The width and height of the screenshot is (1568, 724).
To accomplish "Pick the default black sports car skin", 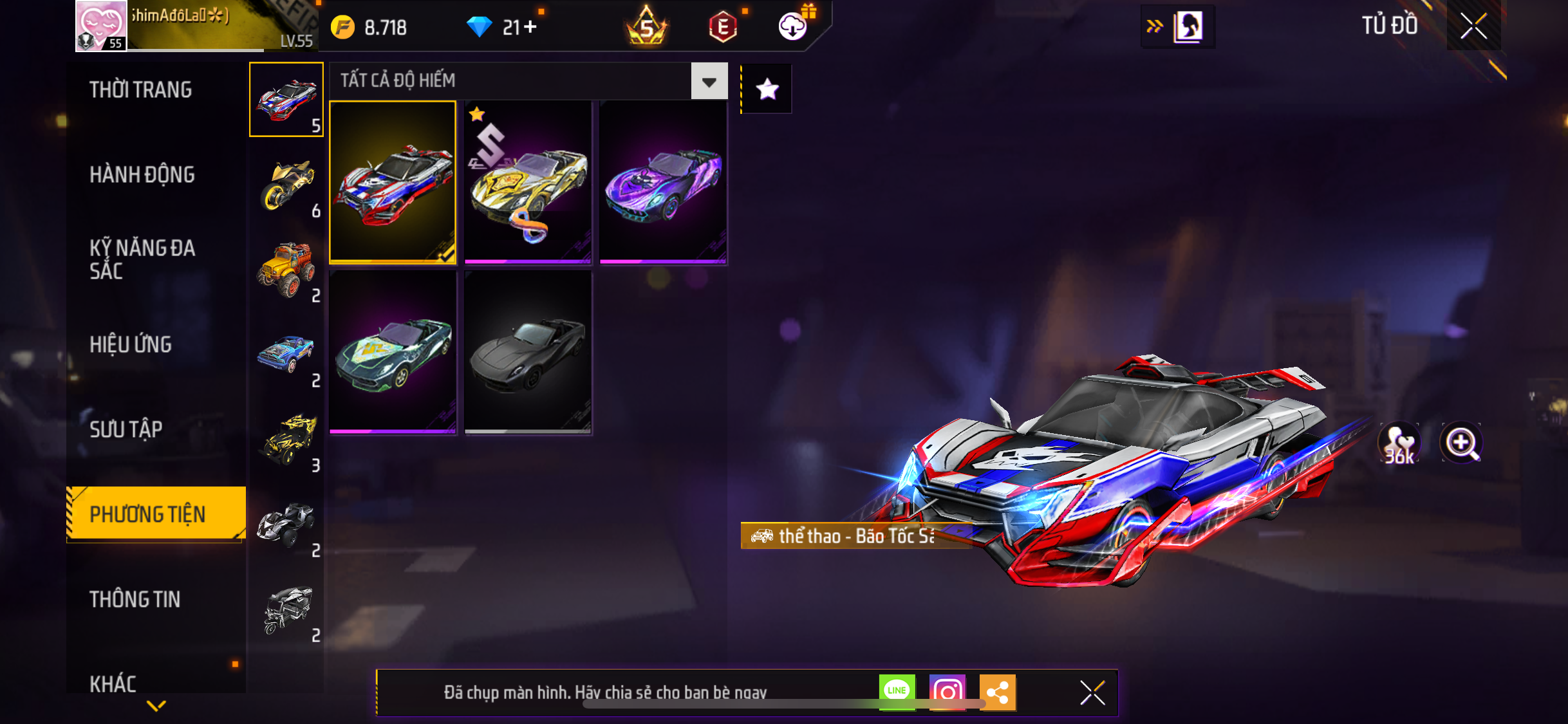I will point(528,353).
